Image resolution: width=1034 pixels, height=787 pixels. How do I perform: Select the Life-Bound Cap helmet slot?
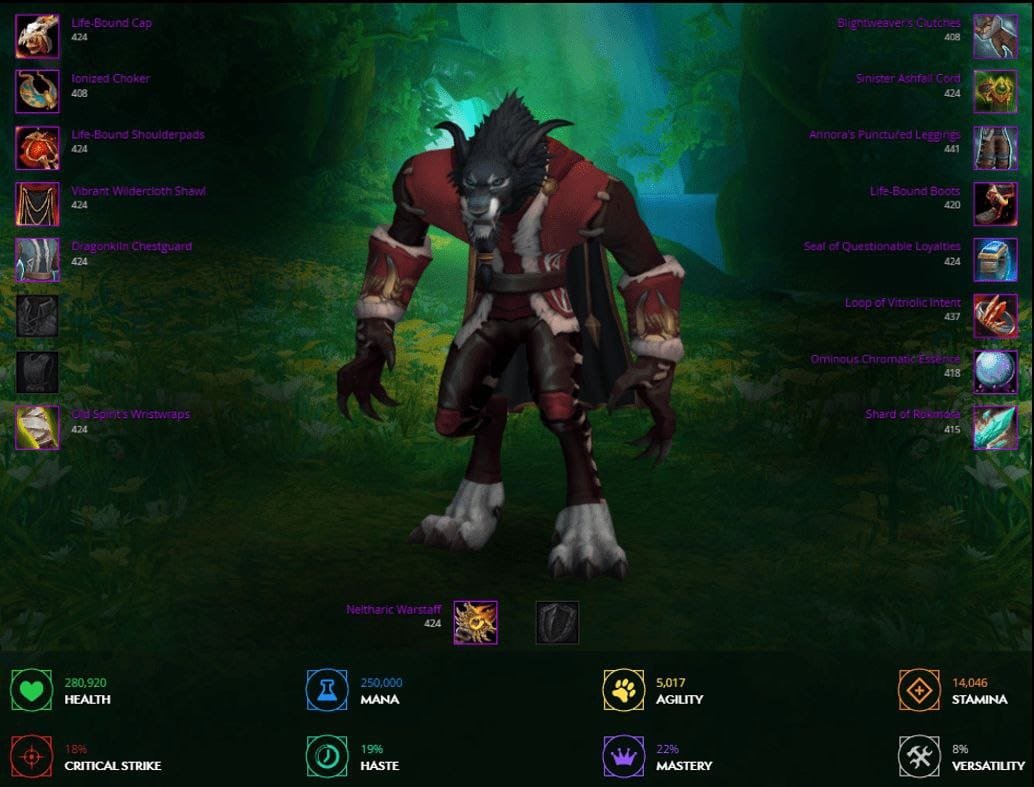(x=37, y=36)
